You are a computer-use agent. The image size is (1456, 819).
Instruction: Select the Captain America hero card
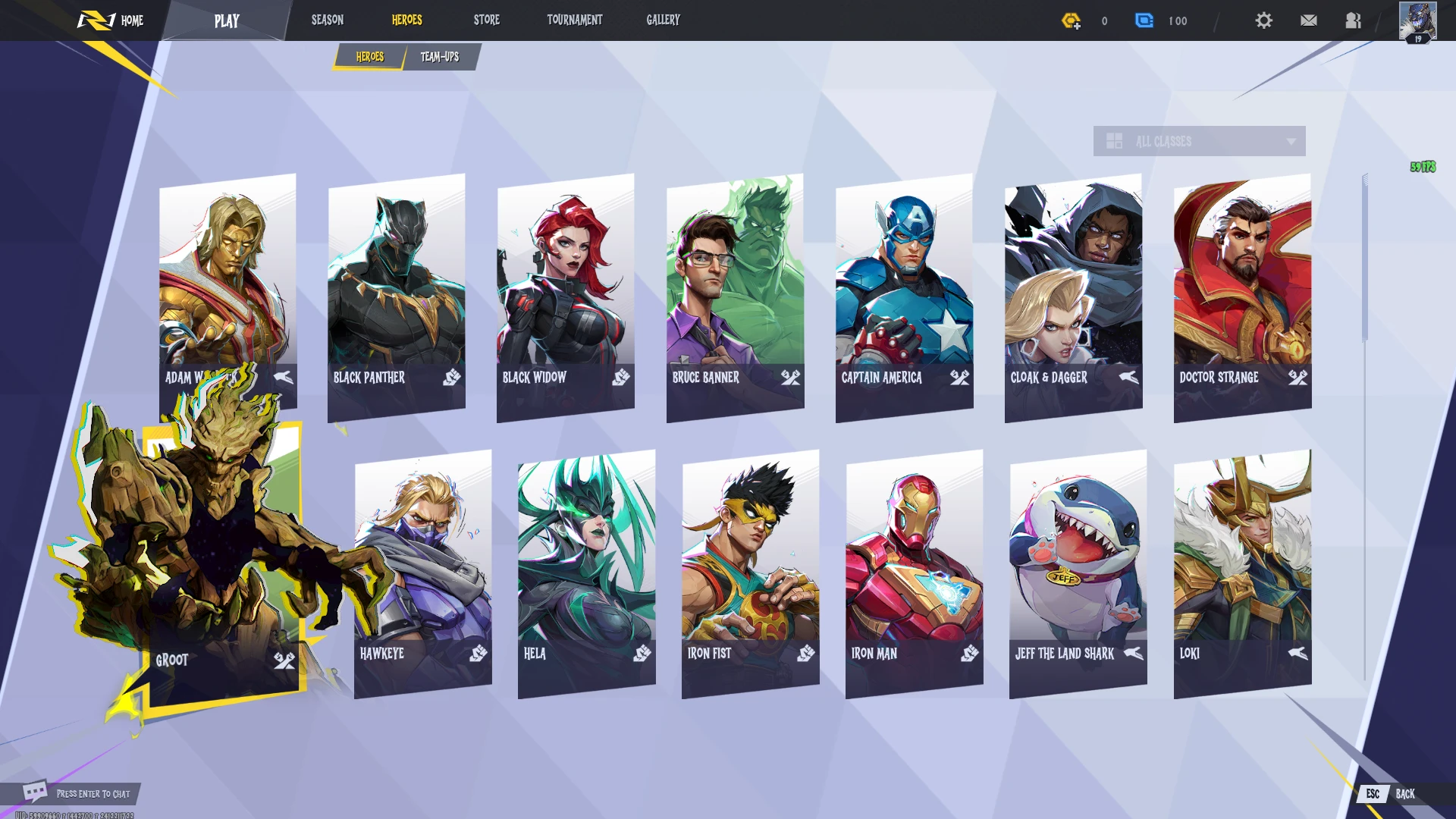[904, 296]
